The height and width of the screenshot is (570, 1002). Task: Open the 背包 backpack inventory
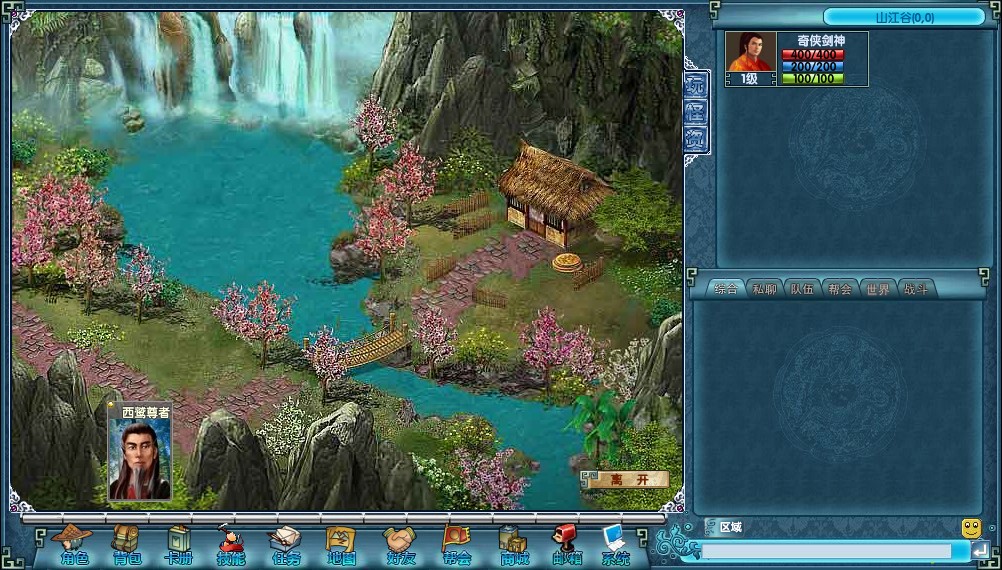pyautogui.click(x=127, y=546)
